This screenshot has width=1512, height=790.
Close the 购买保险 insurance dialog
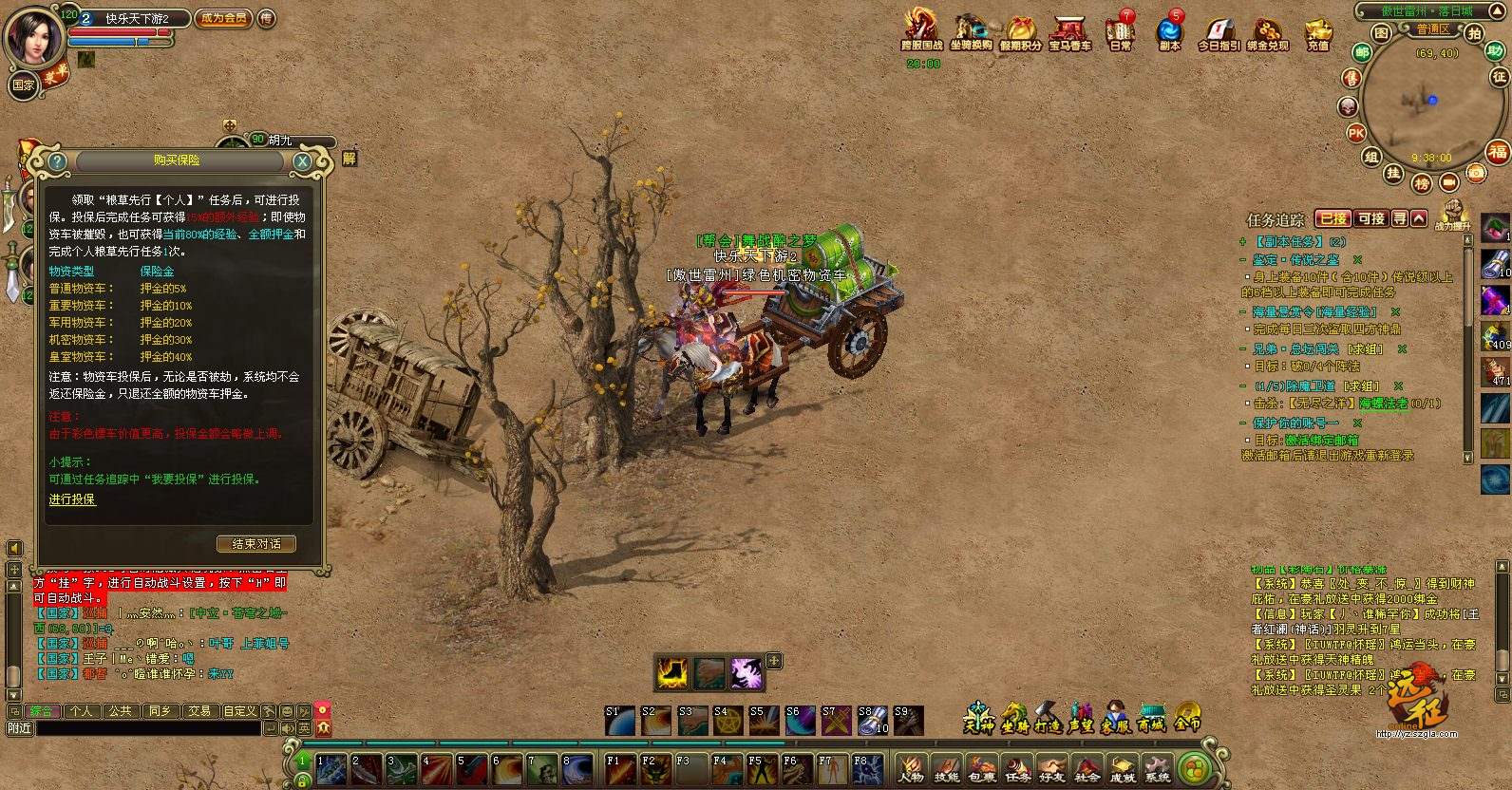(302, 161)
